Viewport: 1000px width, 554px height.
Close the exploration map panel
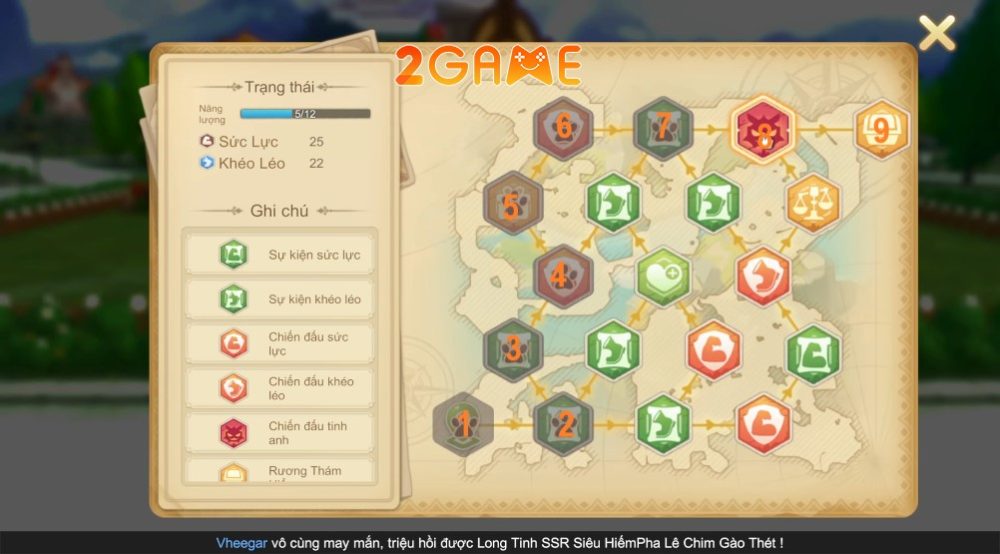[936, 34]
